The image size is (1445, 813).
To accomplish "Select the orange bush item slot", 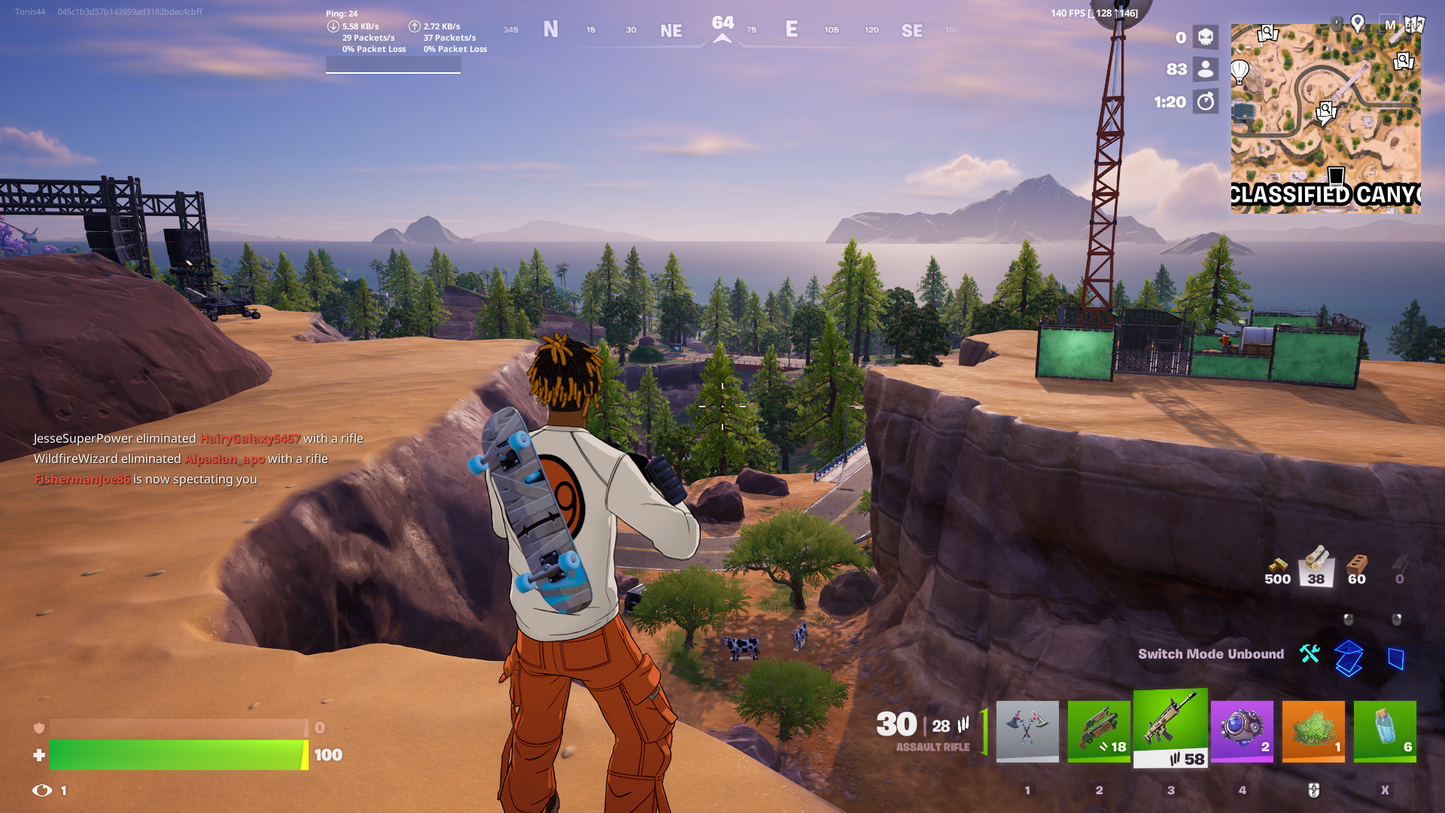I will click(x=1314, y=731).
